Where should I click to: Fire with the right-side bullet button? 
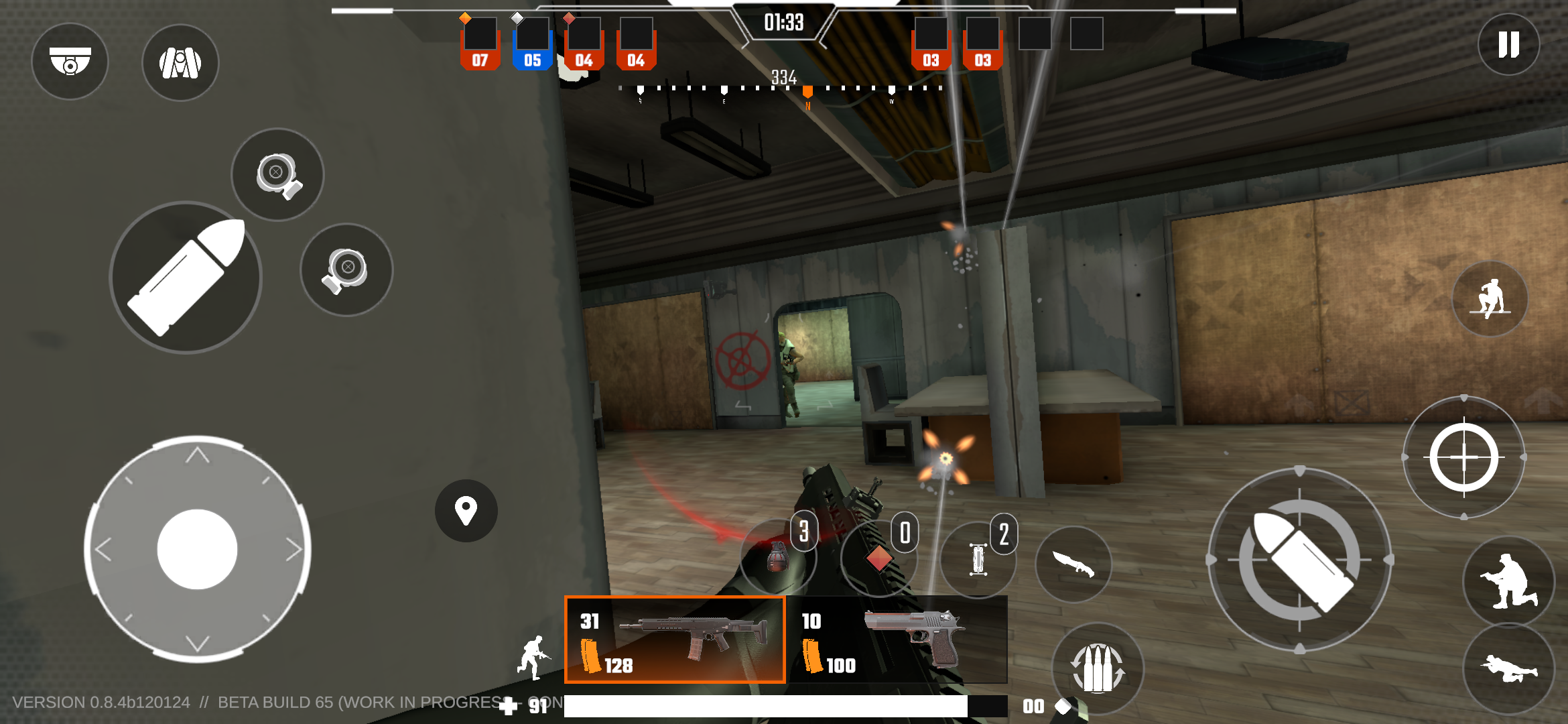point(1299,560)
